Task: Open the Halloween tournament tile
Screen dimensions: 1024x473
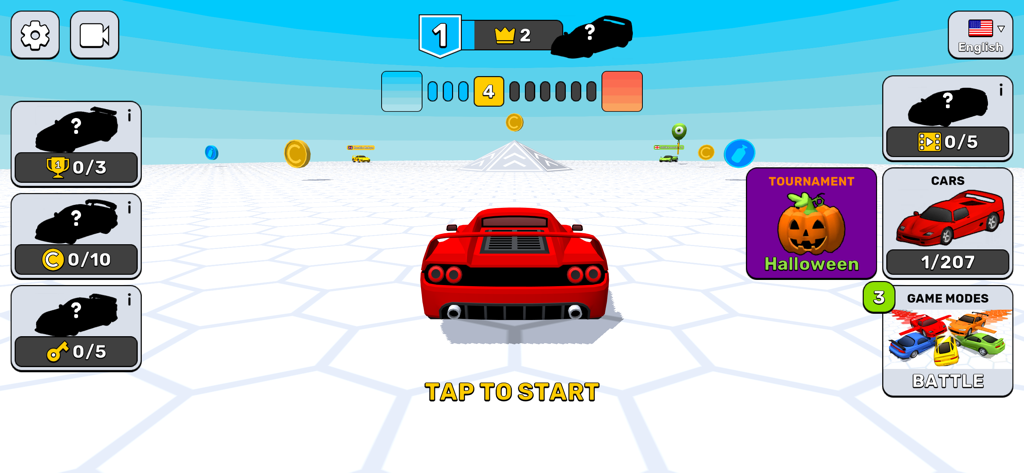Action: coord(811,223)
